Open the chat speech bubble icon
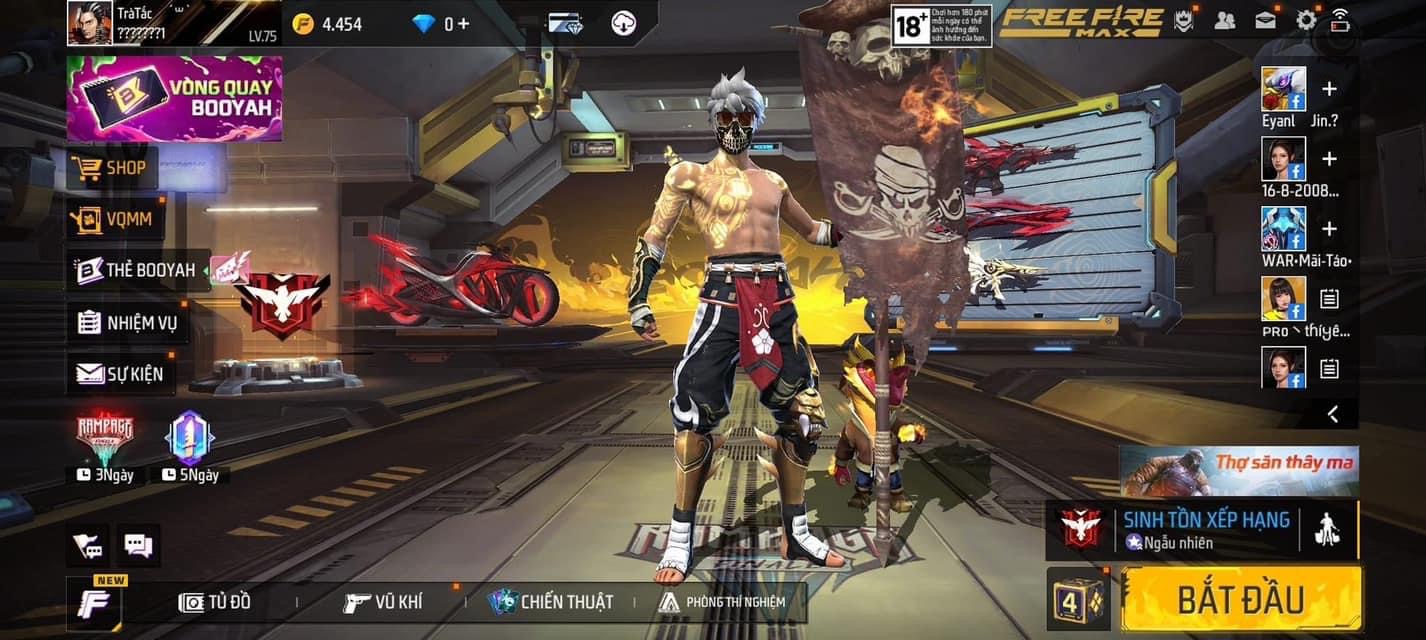The width and height of the screenshot is (1426, 640). coord(138,545)
